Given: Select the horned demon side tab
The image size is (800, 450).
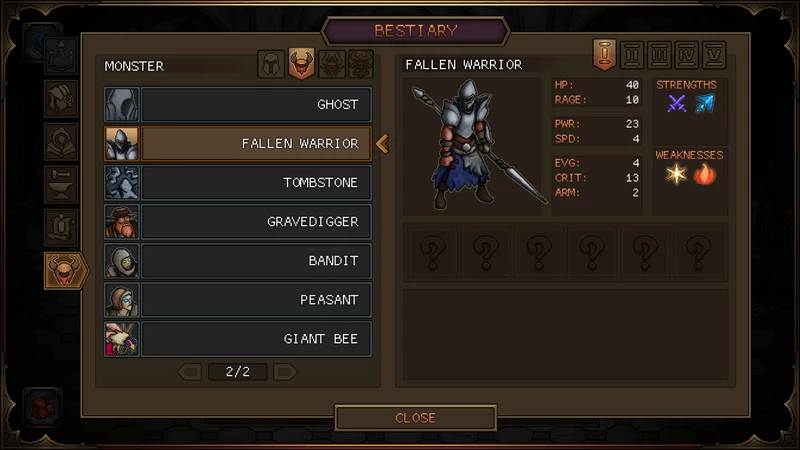Looking at the screenshot, I should (x=64, y=270).
